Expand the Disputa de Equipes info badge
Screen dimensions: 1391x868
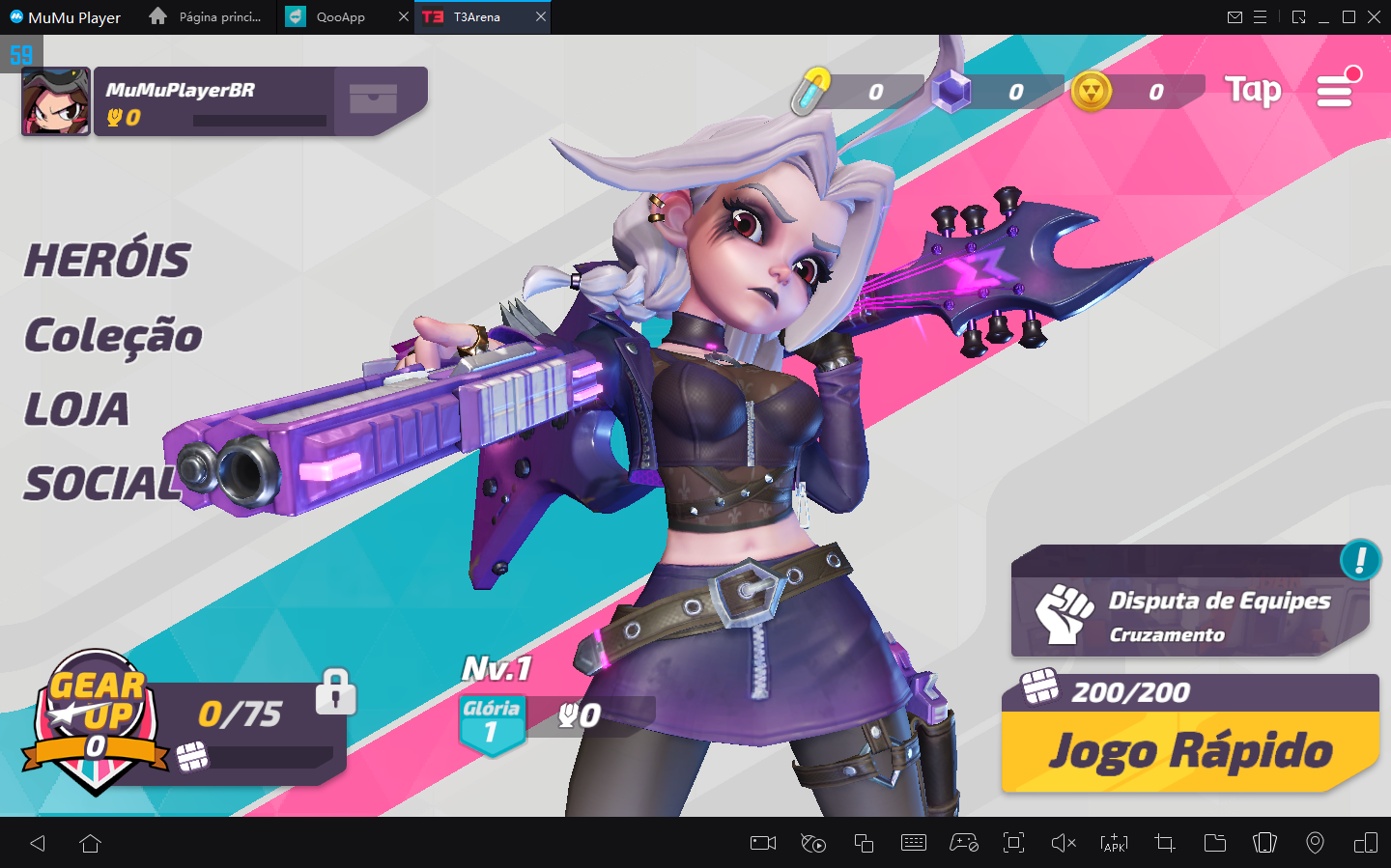1363,561
